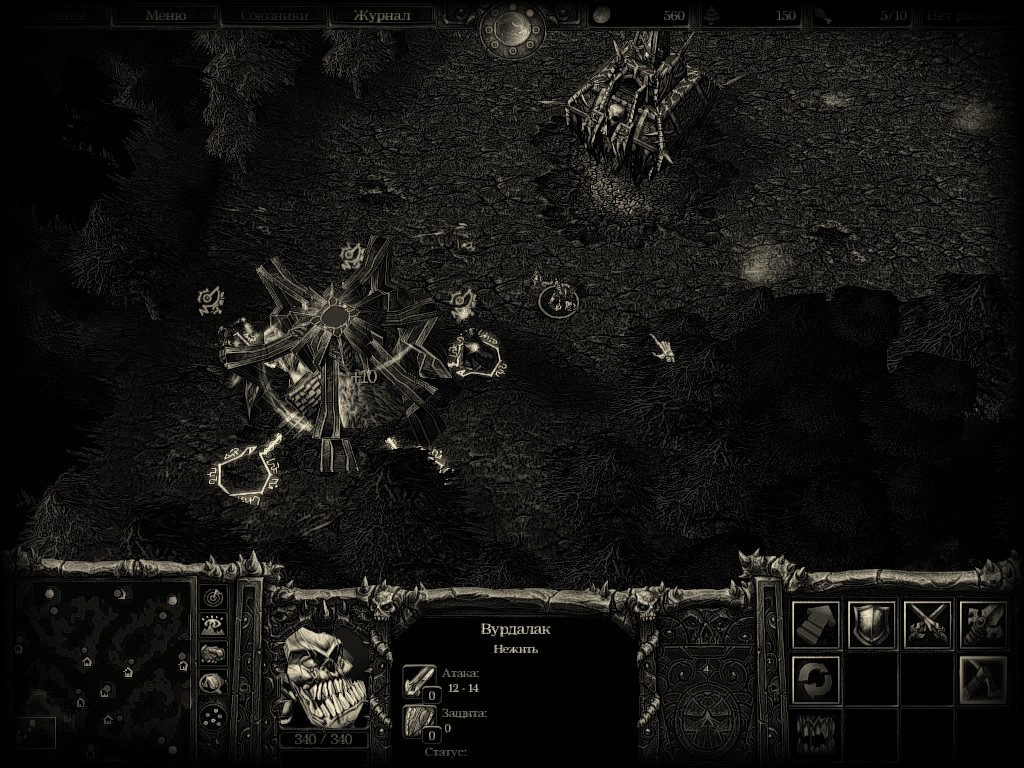Screen dimensions: 1024x768
Task: Open the Журнал quest log
Action: pyautogui.click(x=382, y=15)
